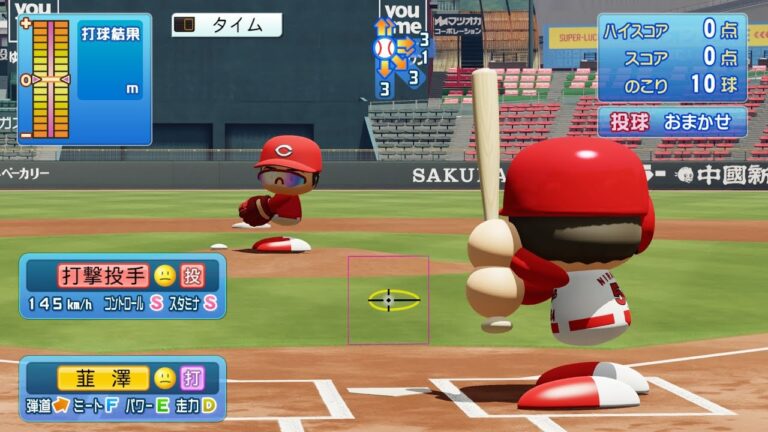Change the 投球 おまかせ pitch setting
This screenshot has height=432, width=768.
[672, 122]
